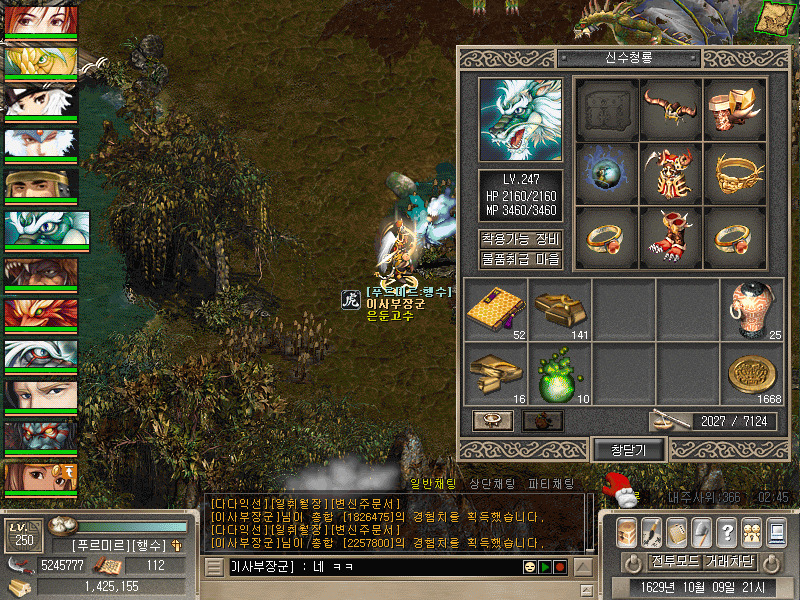This screenshot has height=600, width=800.
Task: Select the gold ingot stack of 141
Action: [x=560, y=309]
